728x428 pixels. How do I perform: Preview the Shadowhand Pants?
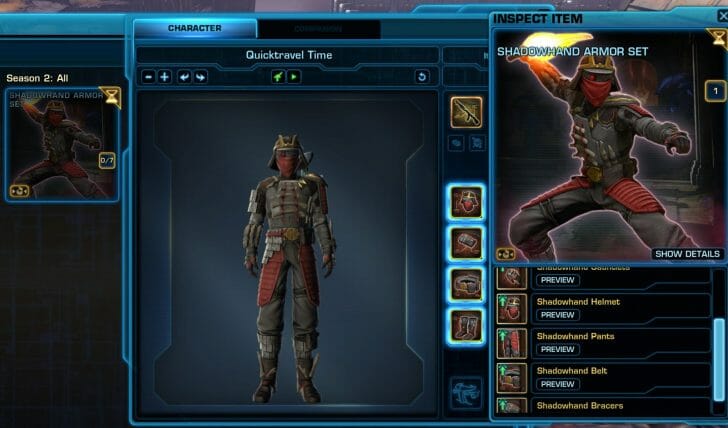557,350
